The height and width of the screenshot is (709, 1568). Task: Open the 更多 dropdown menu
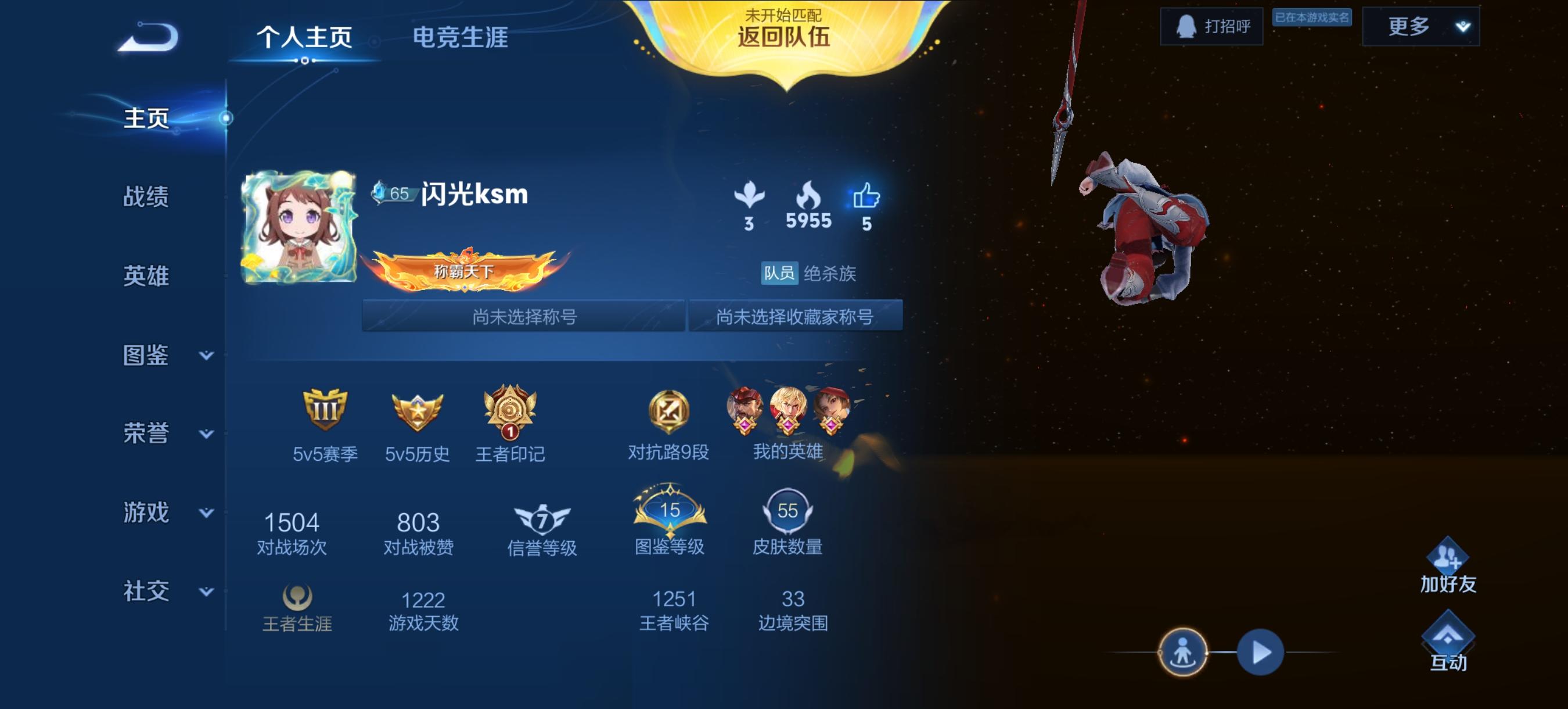(x=1422, y=27)
